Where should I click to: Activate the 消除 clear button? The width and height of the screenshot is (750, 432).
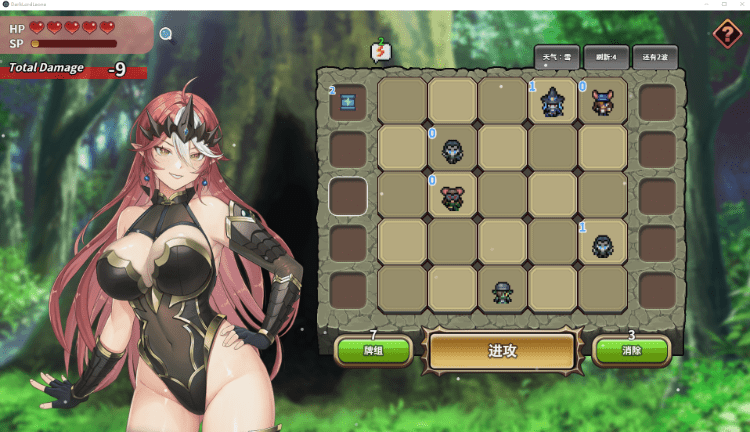tap(631, 351)
